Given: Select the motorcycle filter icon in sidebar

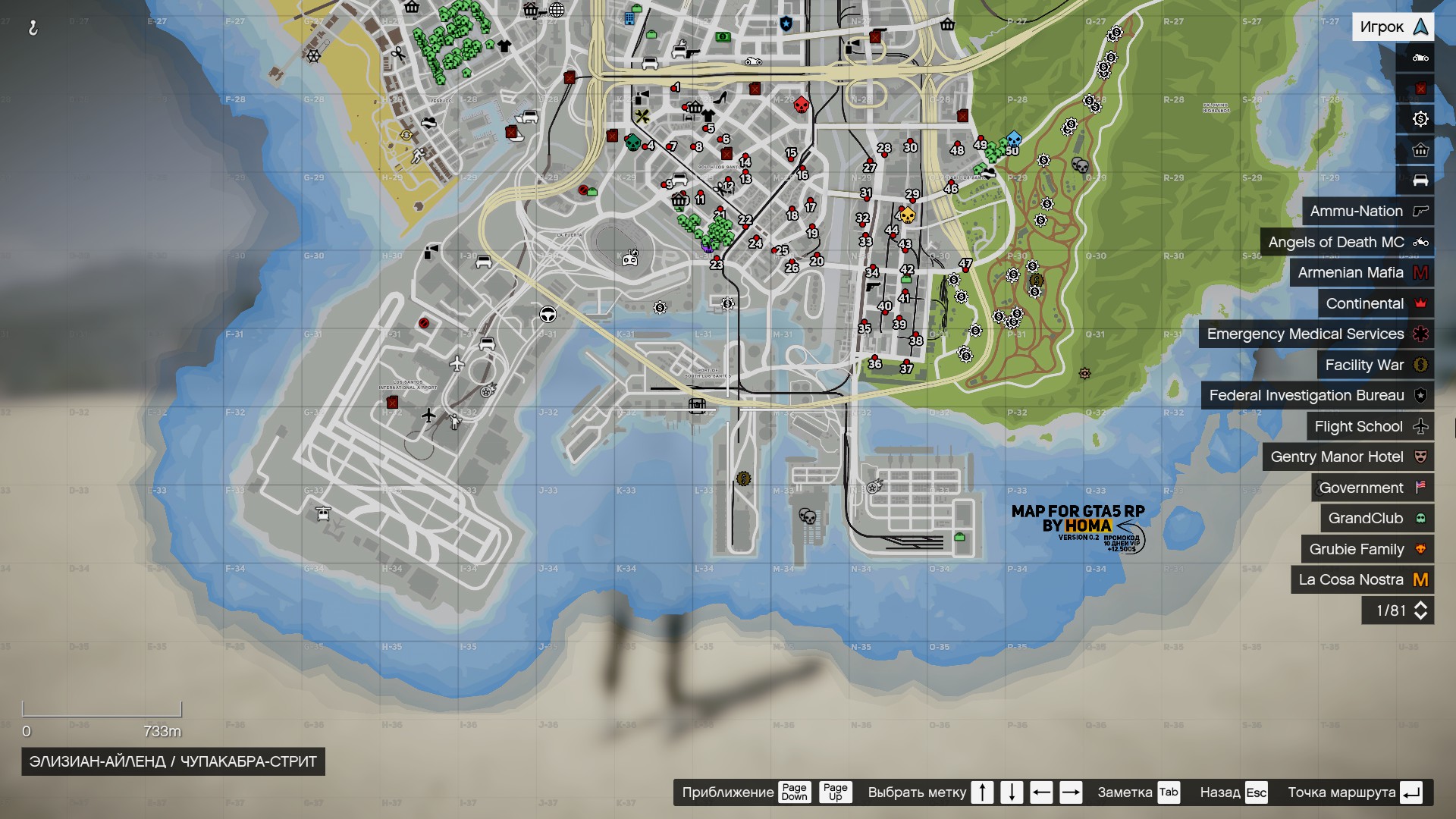Looking at the screenshot, I should (x=1420, y=58).
